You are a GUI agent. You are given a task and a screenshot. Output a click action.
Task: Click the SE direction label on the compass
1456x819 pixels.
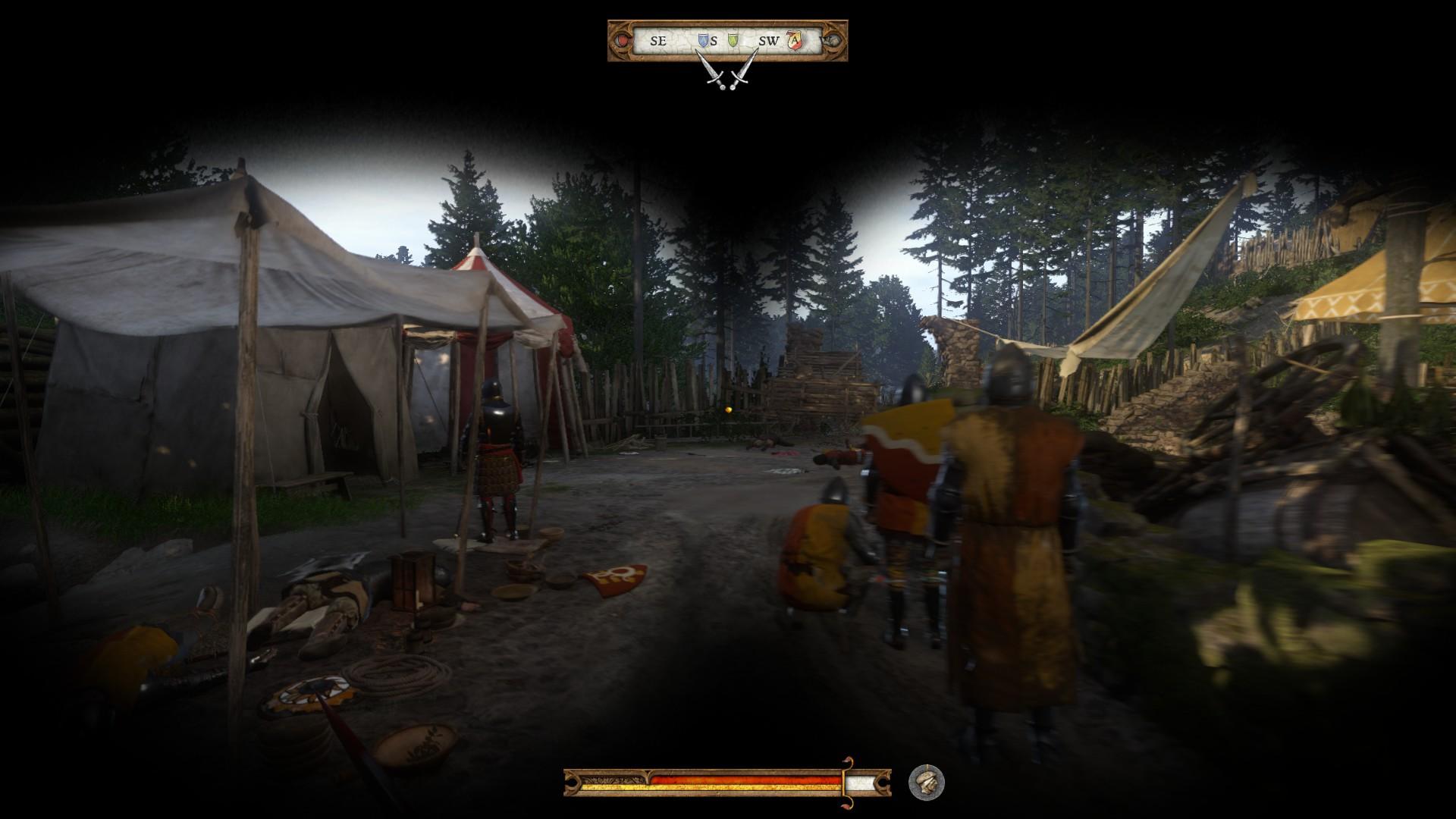(658, 40)
